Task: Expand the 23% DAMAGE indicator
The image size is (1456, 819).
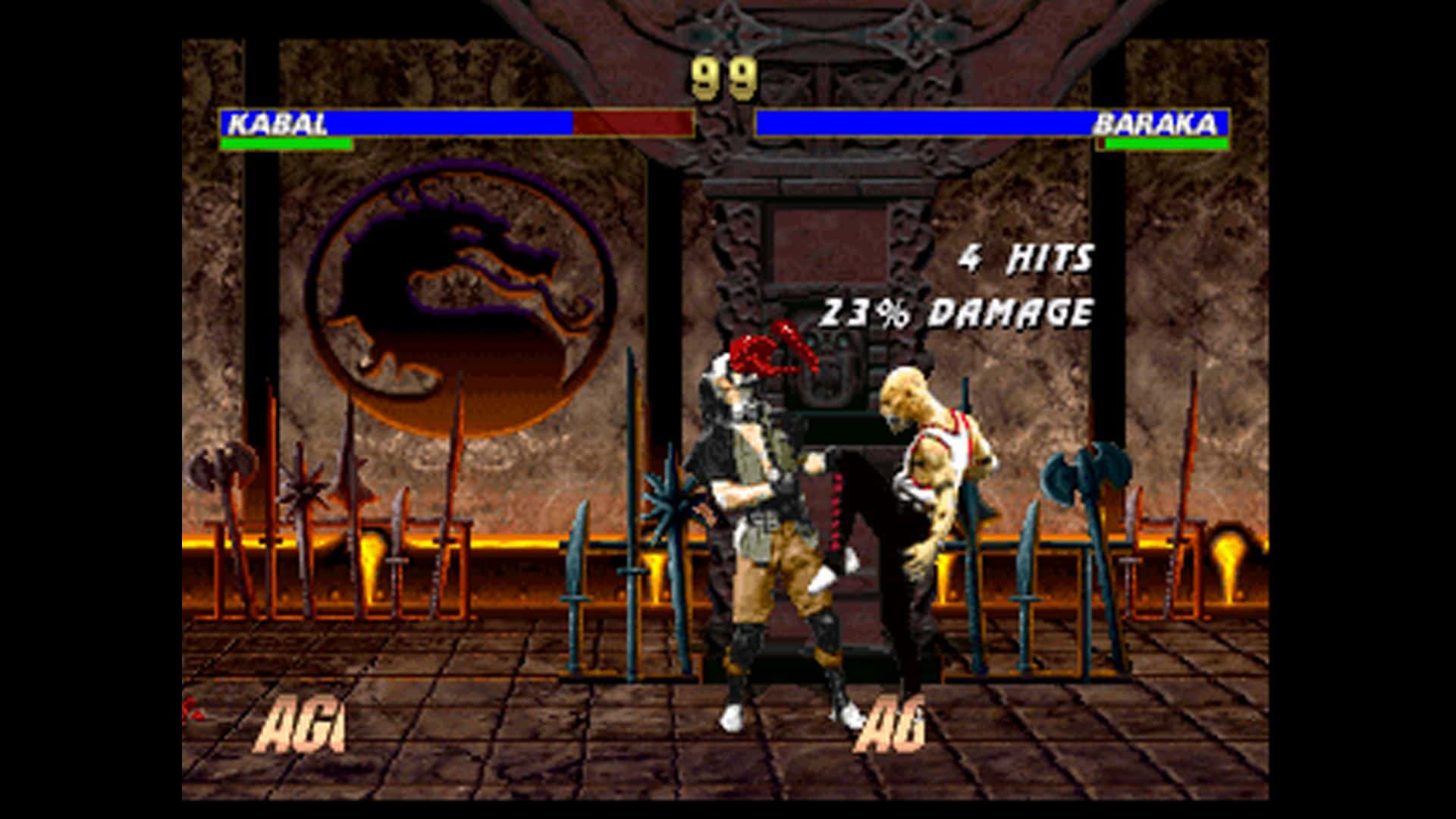Action: (959, 309)
